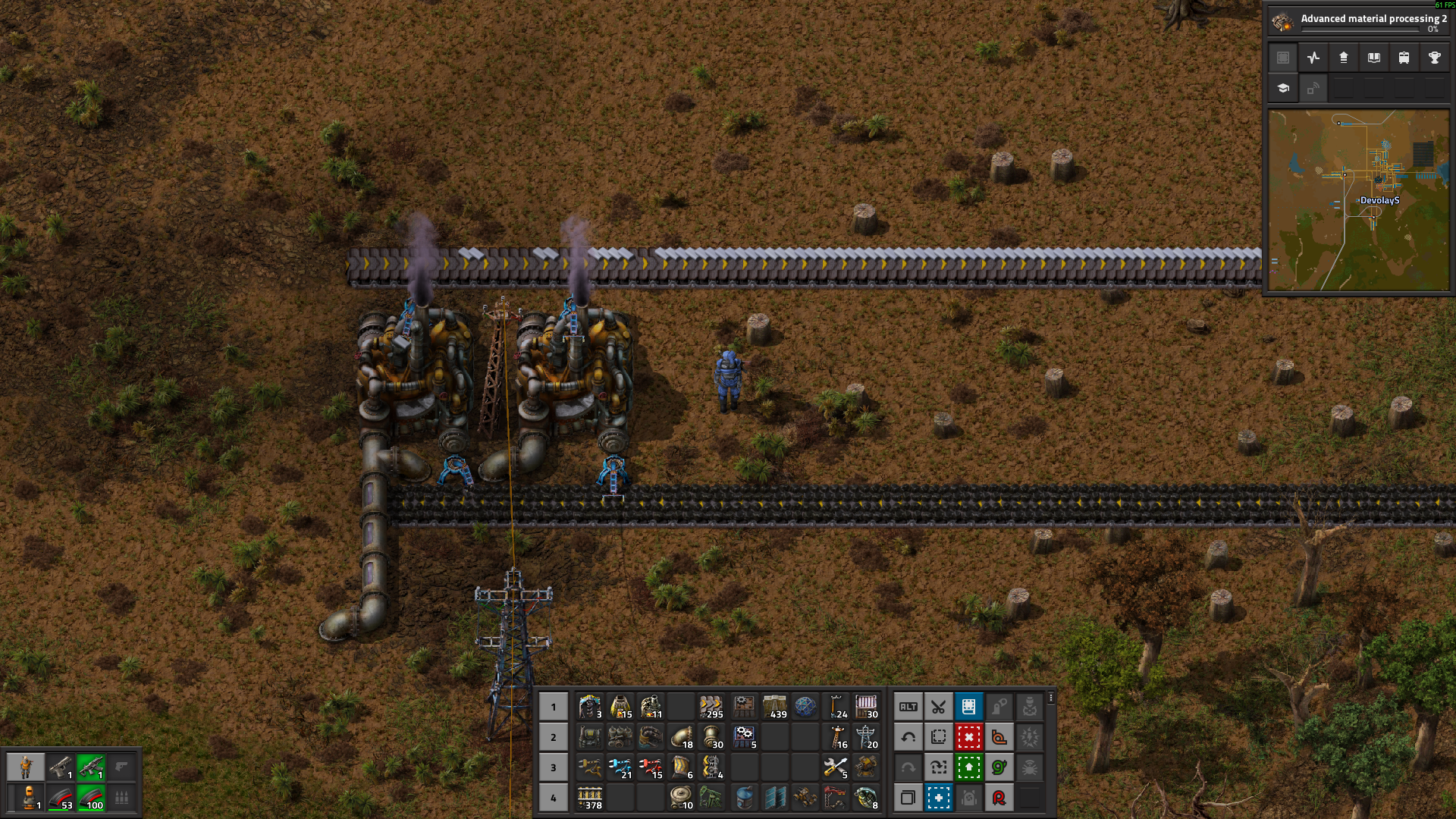The width and height of the screenshot is (1456, 819).
Task: Select the green upgrade planner shortcut
Action: pos(968,767)
